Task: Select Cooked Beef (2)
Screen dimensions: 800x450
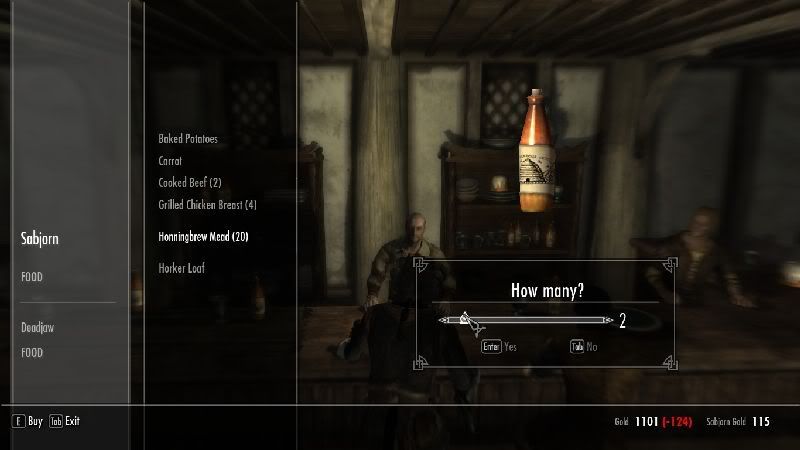Action: coord(189,182)
